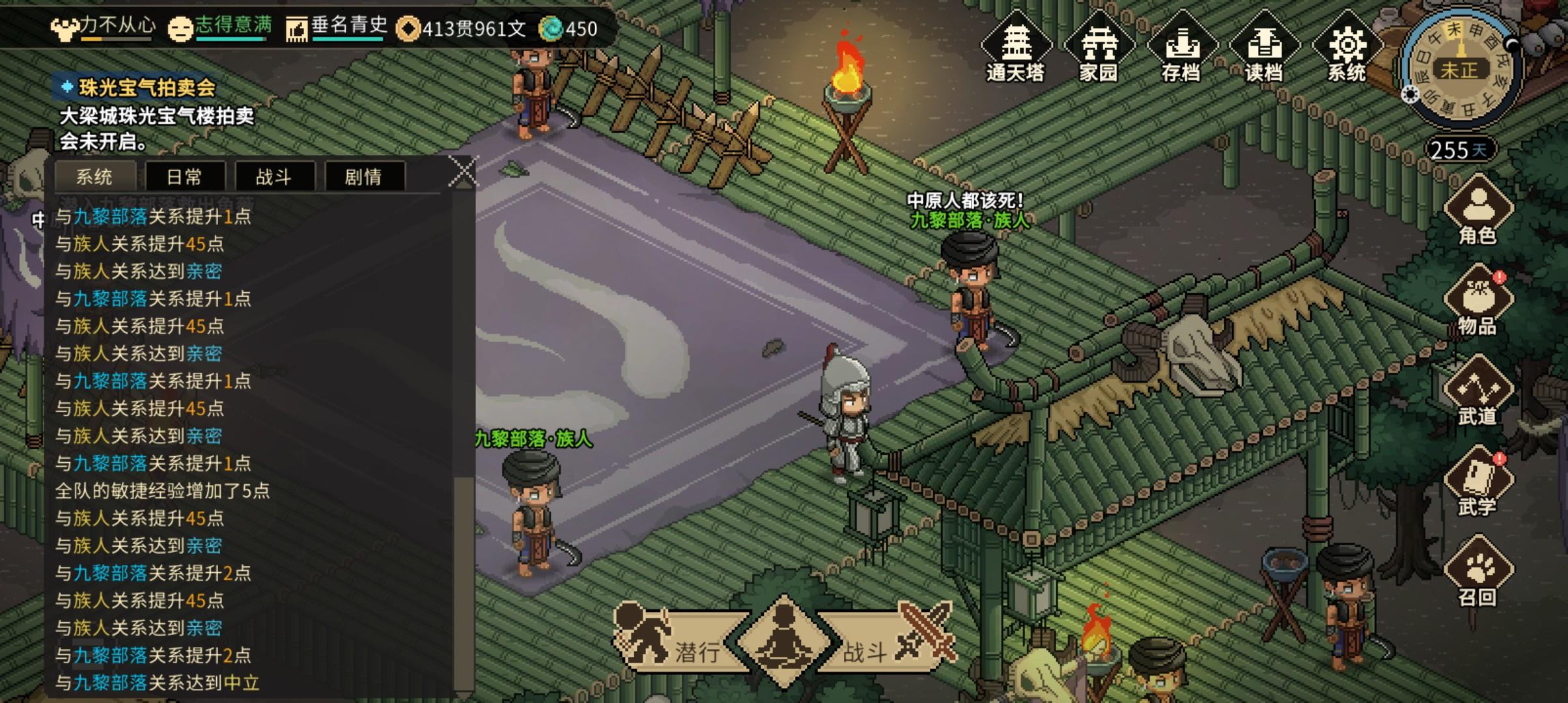1568x703 pixels.
Task: Close the message log panel
Action: (464, 170)
